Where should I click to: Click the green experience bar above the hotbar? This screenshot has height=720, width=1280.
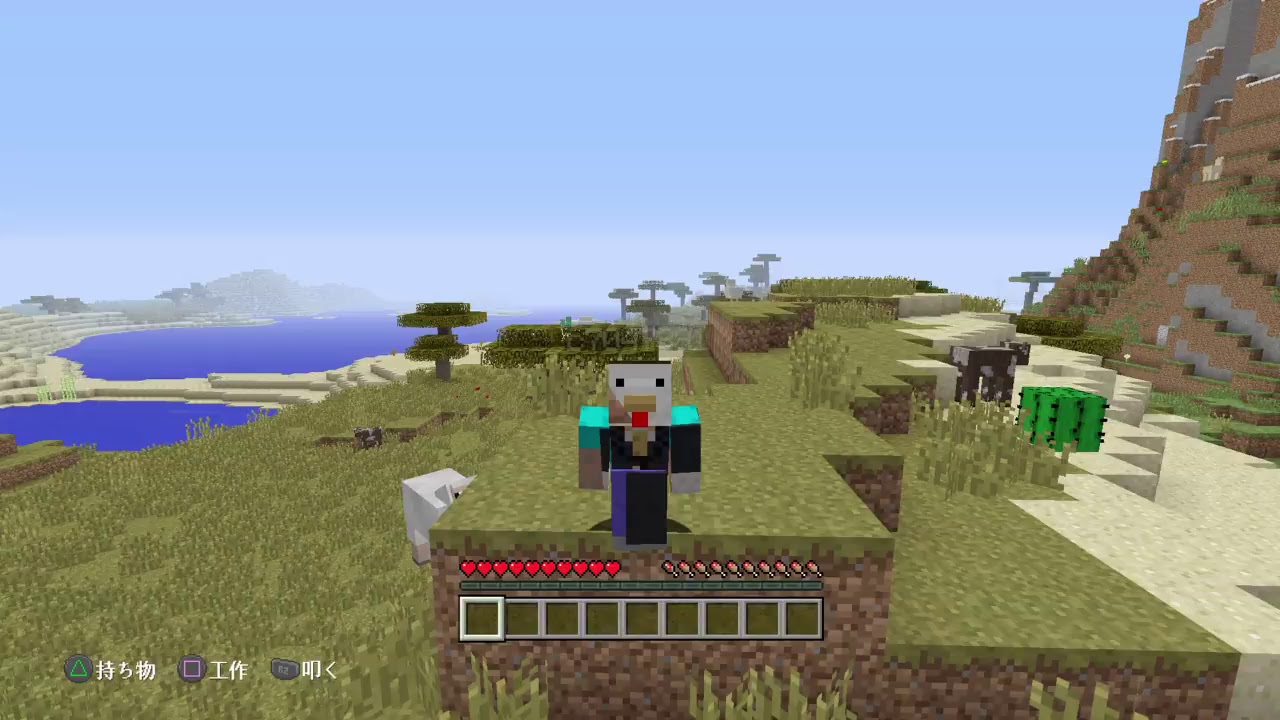(640, 584)
